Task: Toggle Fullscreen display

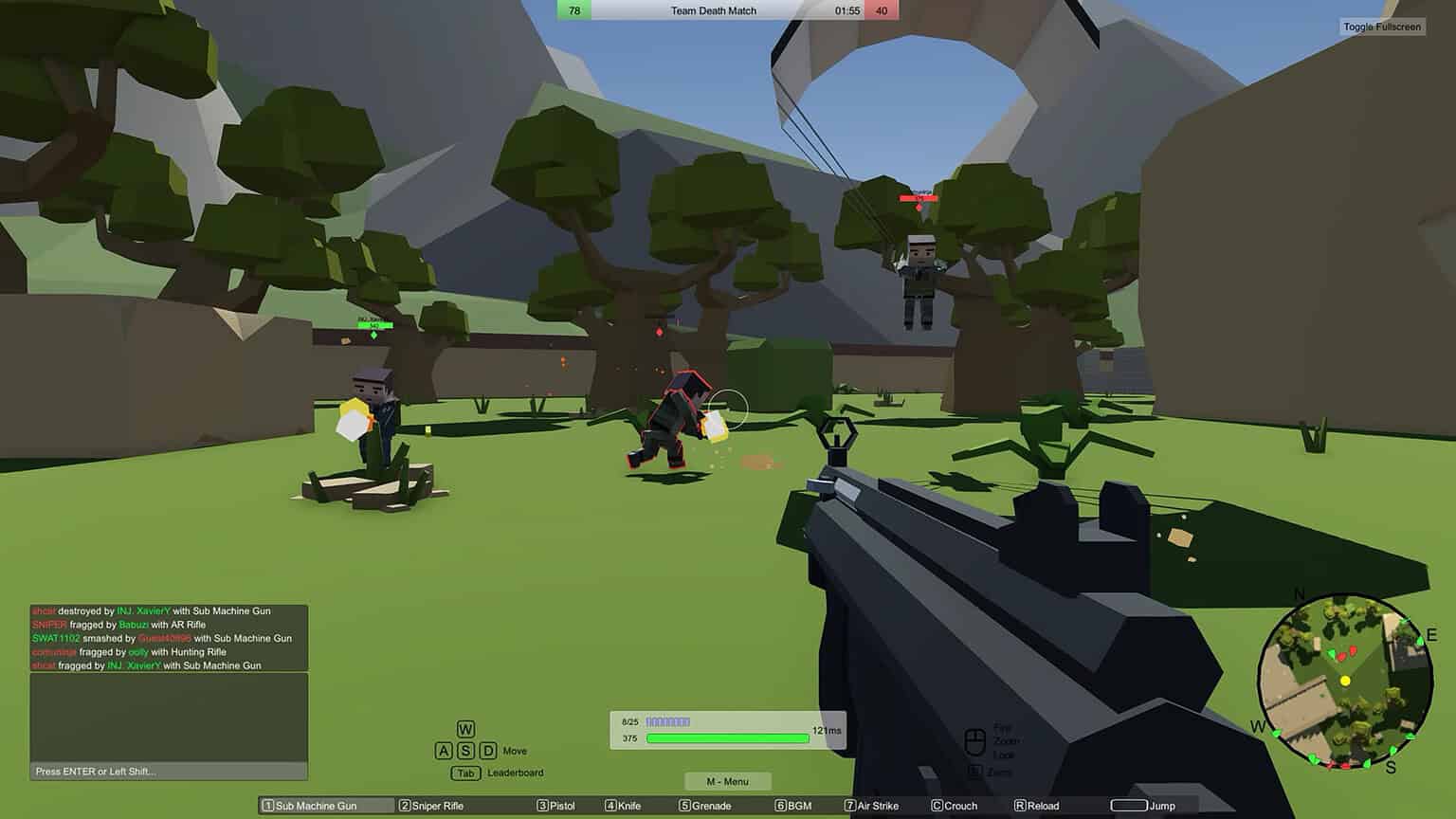Action: [x=1380, y=27]
